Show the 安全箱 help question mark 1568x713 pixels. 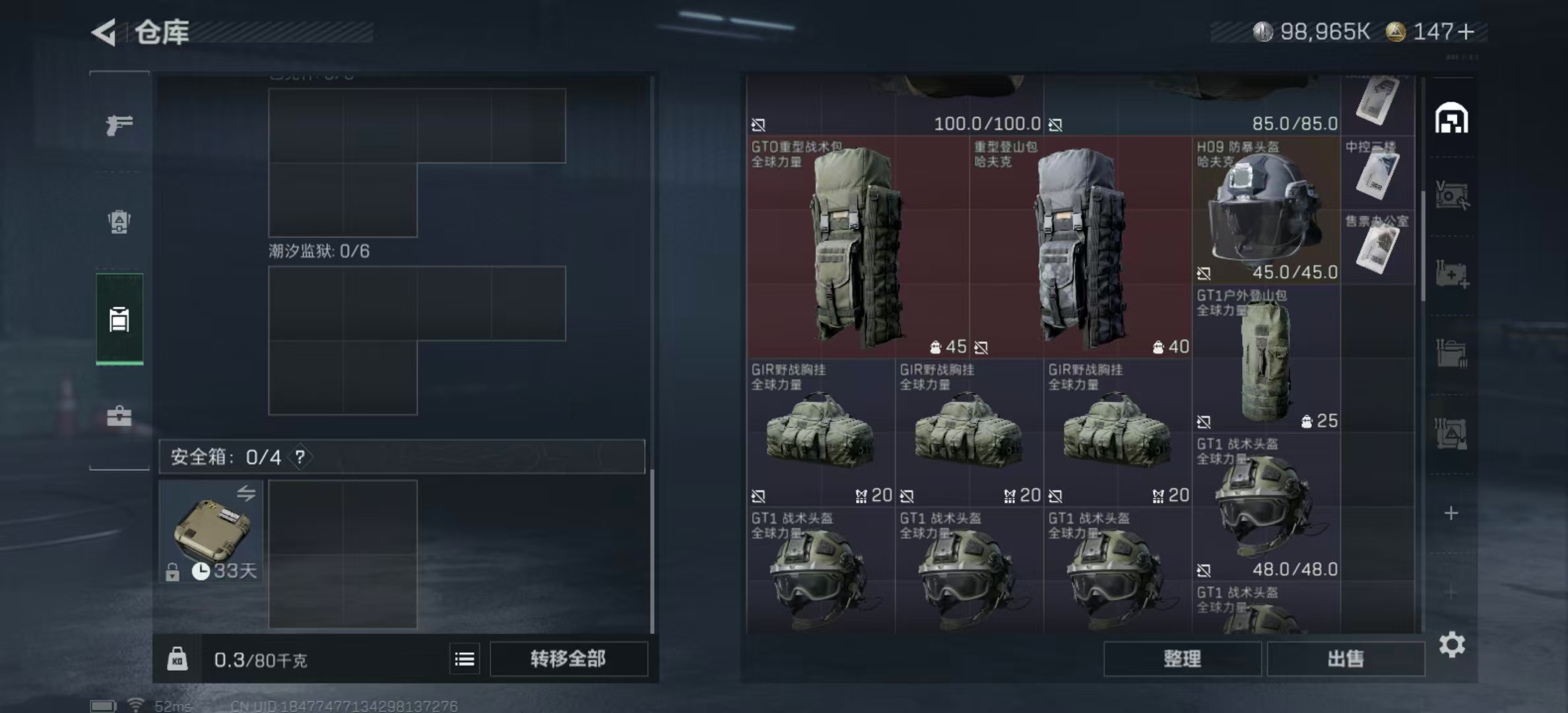(x=300, y=457)
